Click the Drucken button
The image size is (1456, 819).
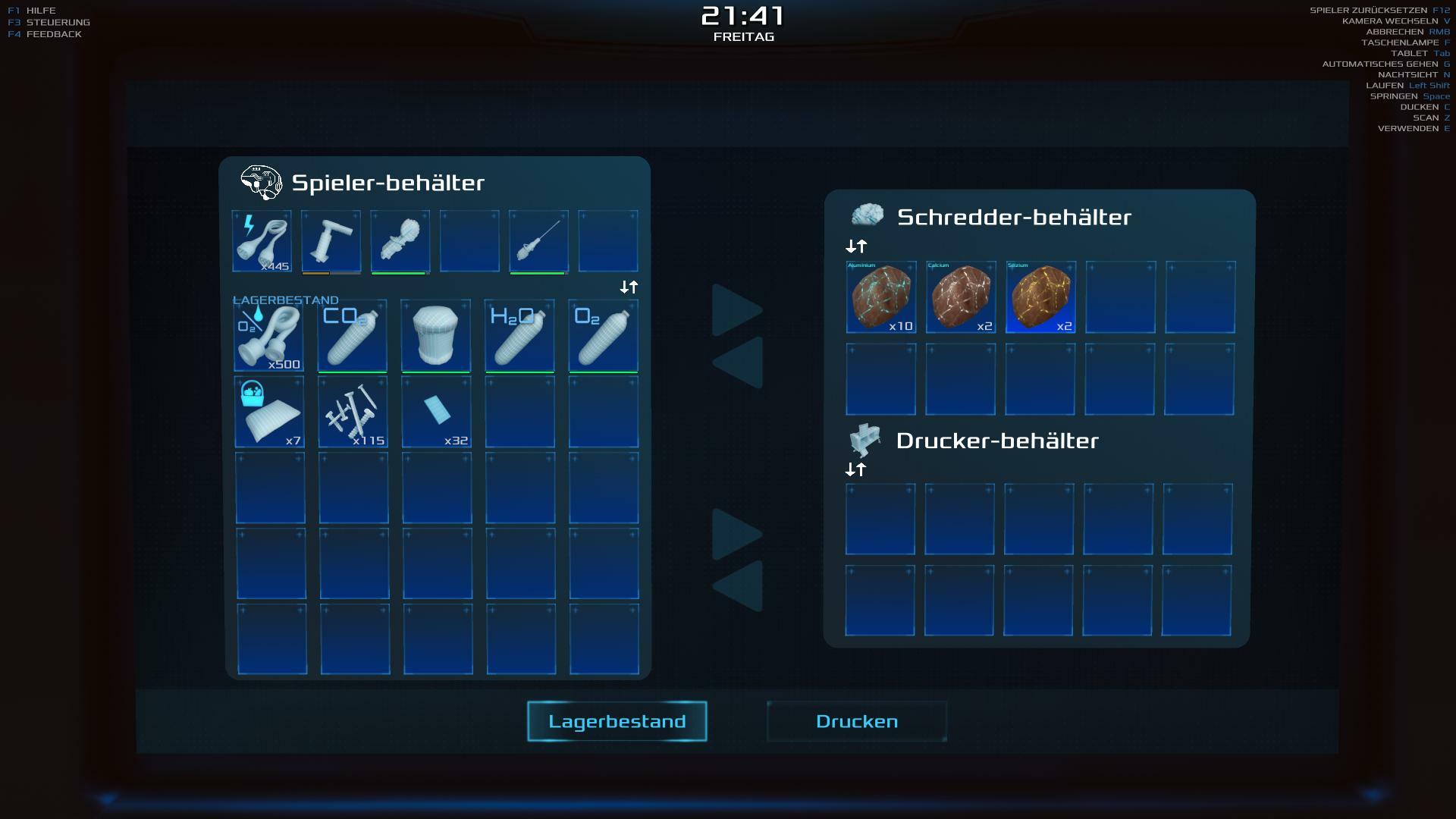point(856,721)
